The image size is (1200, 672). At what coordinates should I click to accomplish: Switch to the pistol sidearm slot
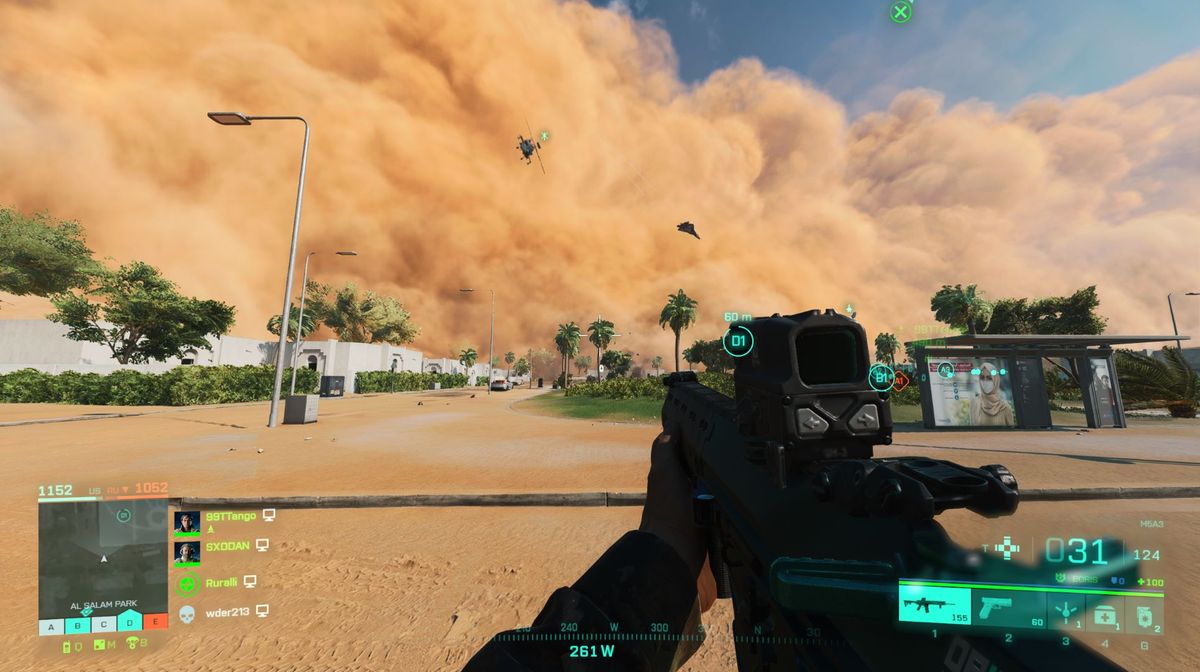click(x=1008, y=606)
